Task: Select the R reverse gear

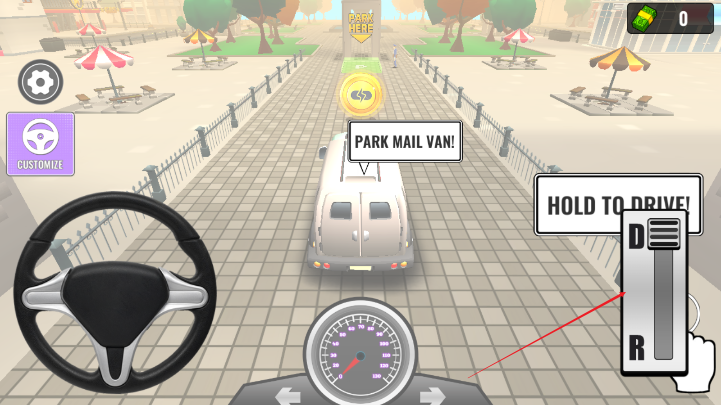Action: tap(636, 348)
